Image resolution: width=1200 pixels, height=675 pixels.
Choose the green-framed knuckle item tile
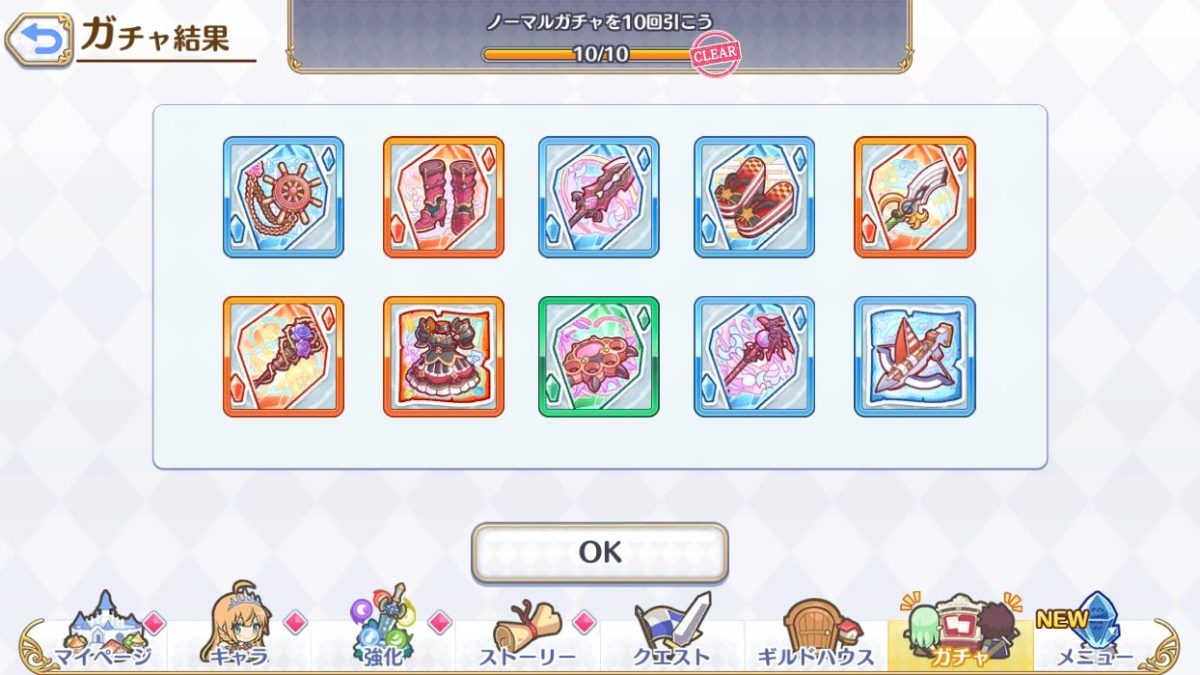tap(599, 357)
